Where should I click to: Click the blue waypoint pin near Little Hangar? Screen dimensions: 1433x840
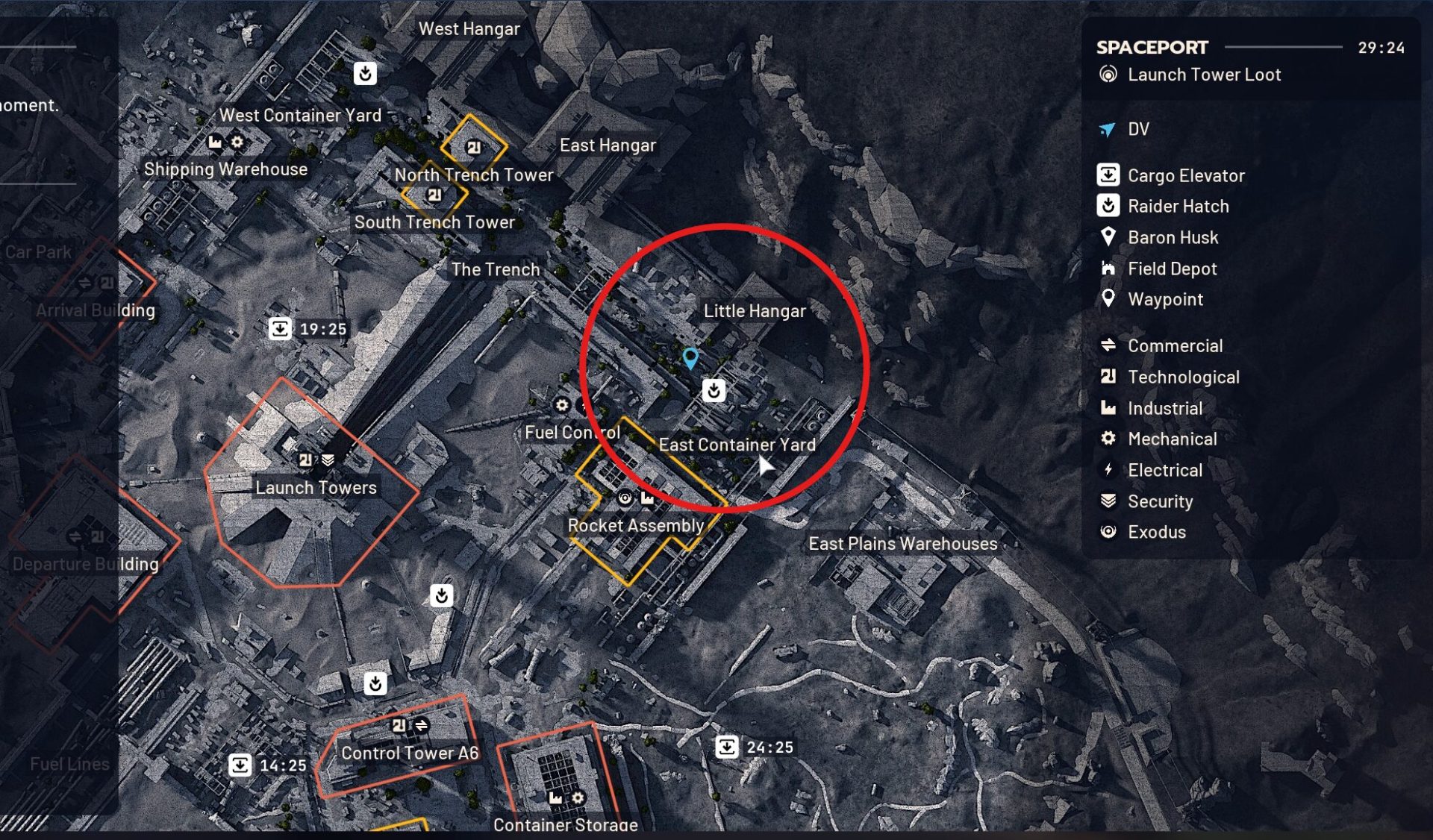pos(690,358)
